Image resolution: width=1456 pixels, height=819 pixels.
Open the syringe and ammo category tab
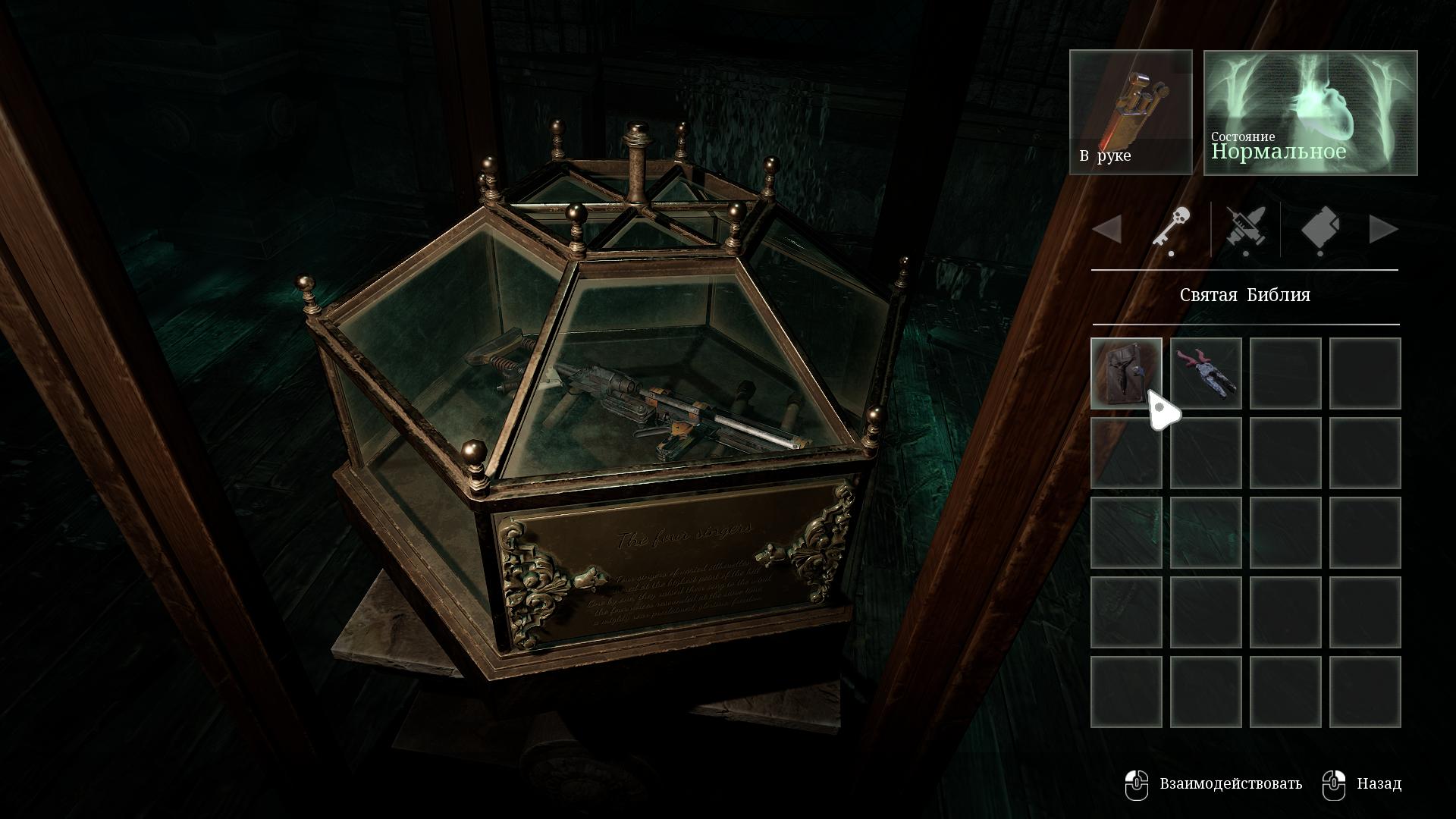pos(1245,228)
